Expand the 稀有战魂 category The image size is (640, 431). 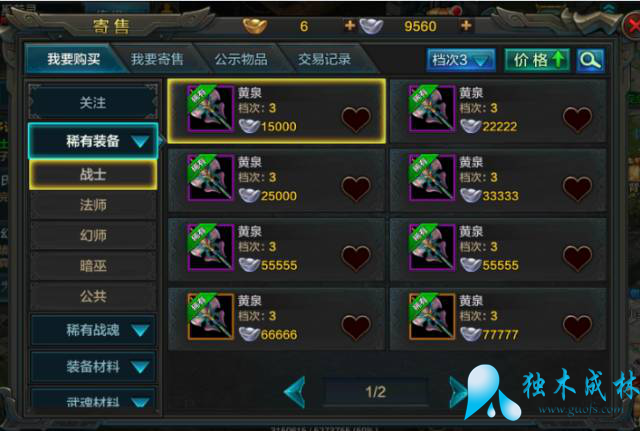[92, 329]
